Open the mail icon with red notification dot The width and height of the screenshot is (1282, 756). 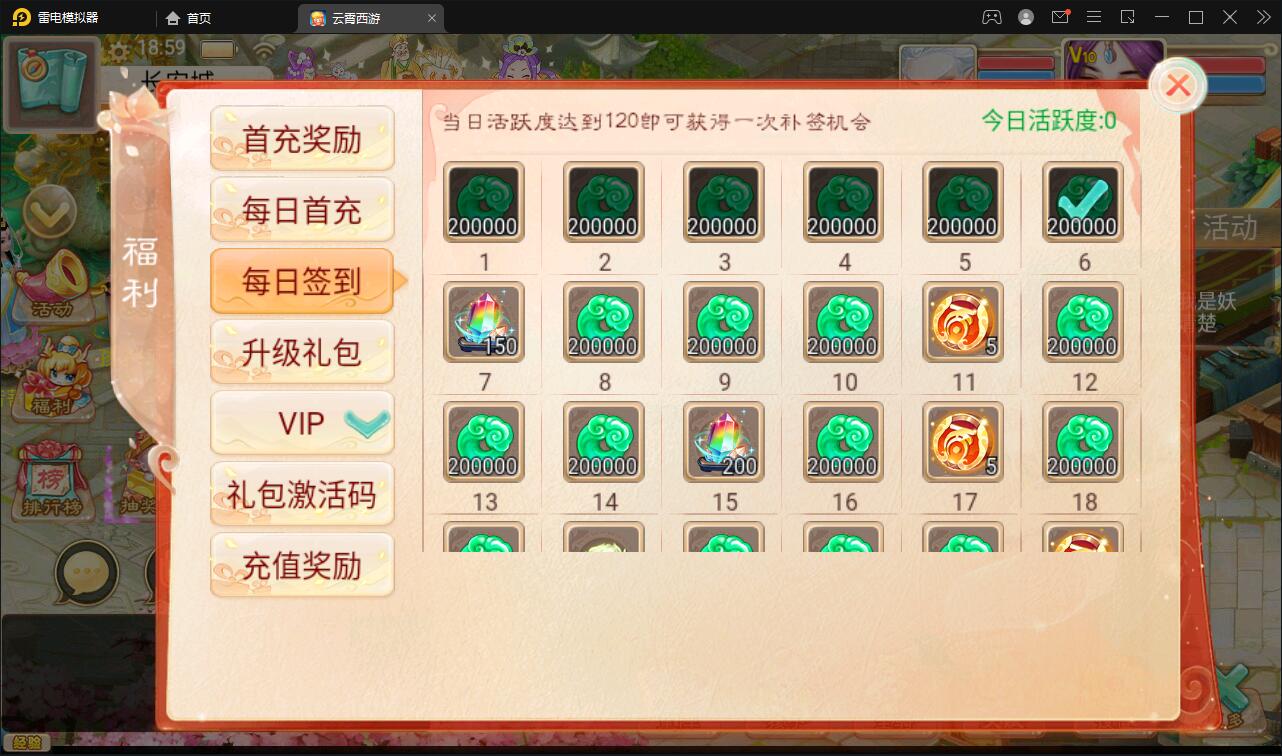[1061, 17]
